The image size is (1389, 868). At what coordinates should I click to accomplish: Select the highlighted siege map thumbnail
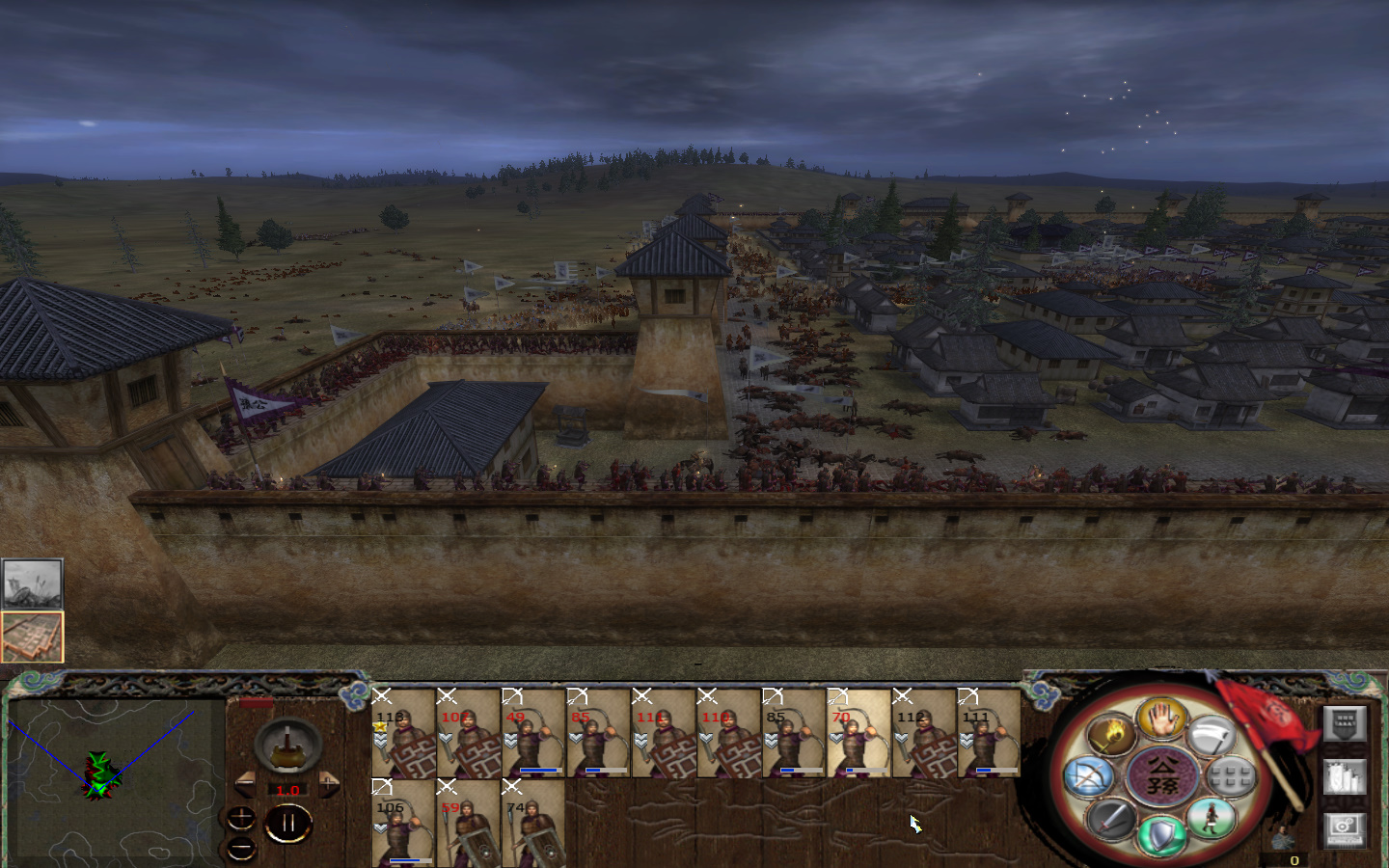(32, 636)
